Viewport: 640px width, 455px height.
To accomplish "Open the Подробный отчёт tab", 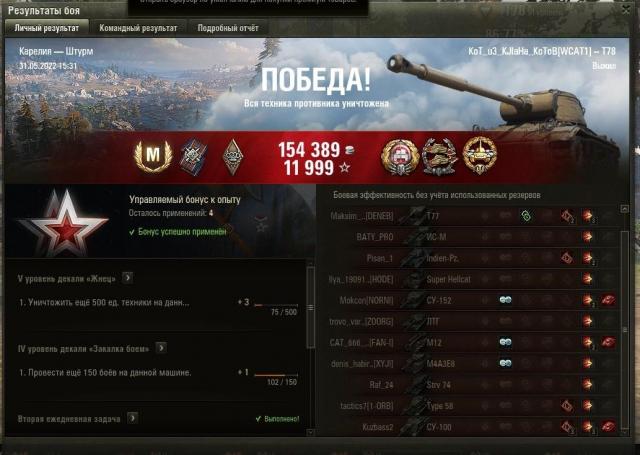I will coord(226,28).
